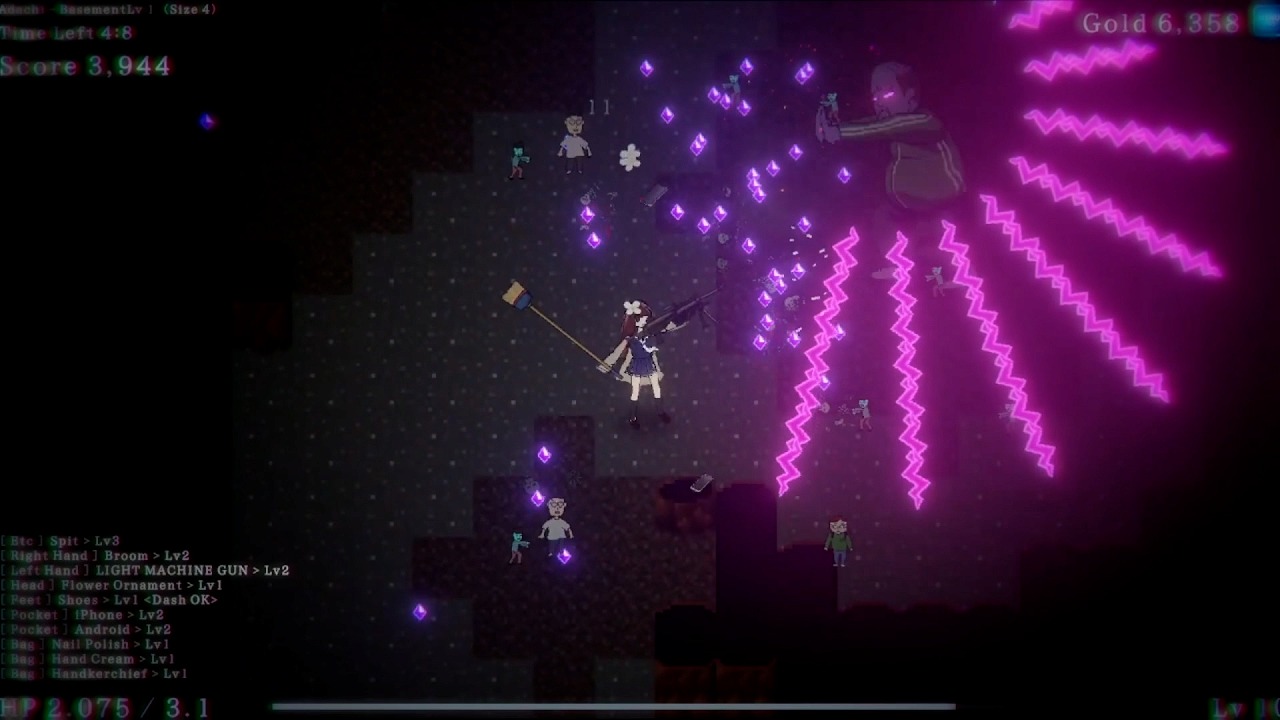The width and height of the screenshot is (1280, 720).
Task: Select the iPhone pocket item
Action: [87, 615]
